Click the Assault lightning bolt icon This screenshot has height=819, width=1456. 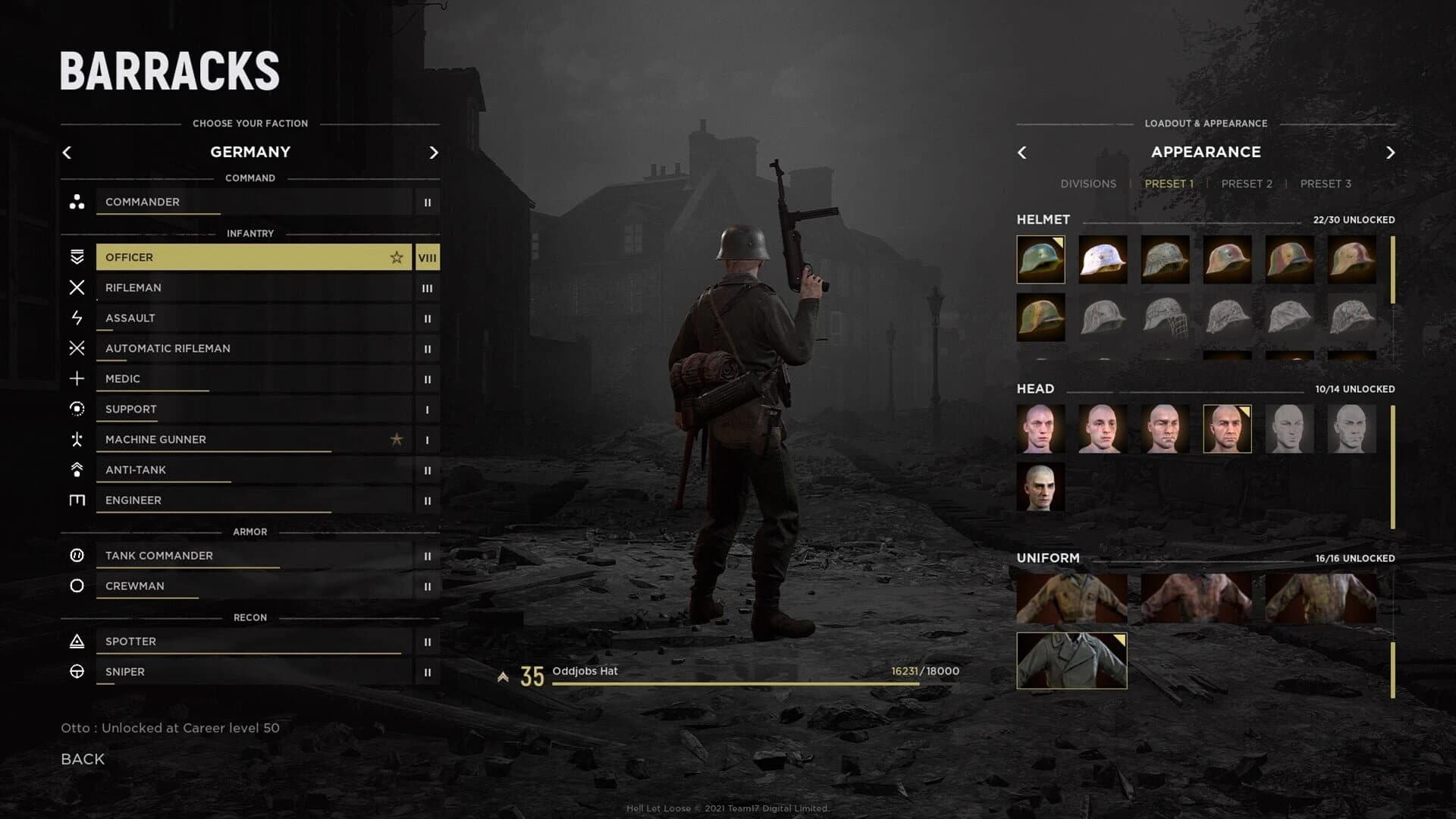(x=77, y=318)
